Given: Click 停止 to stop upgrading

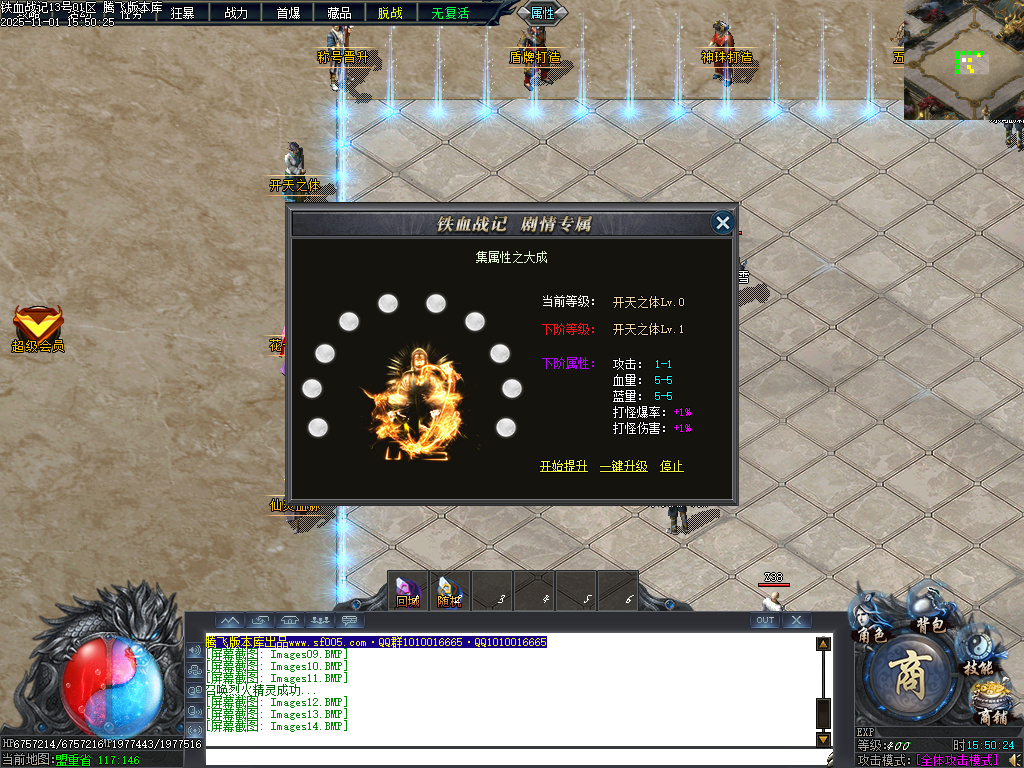Looking at the screenshot, I should pos(672,466).
